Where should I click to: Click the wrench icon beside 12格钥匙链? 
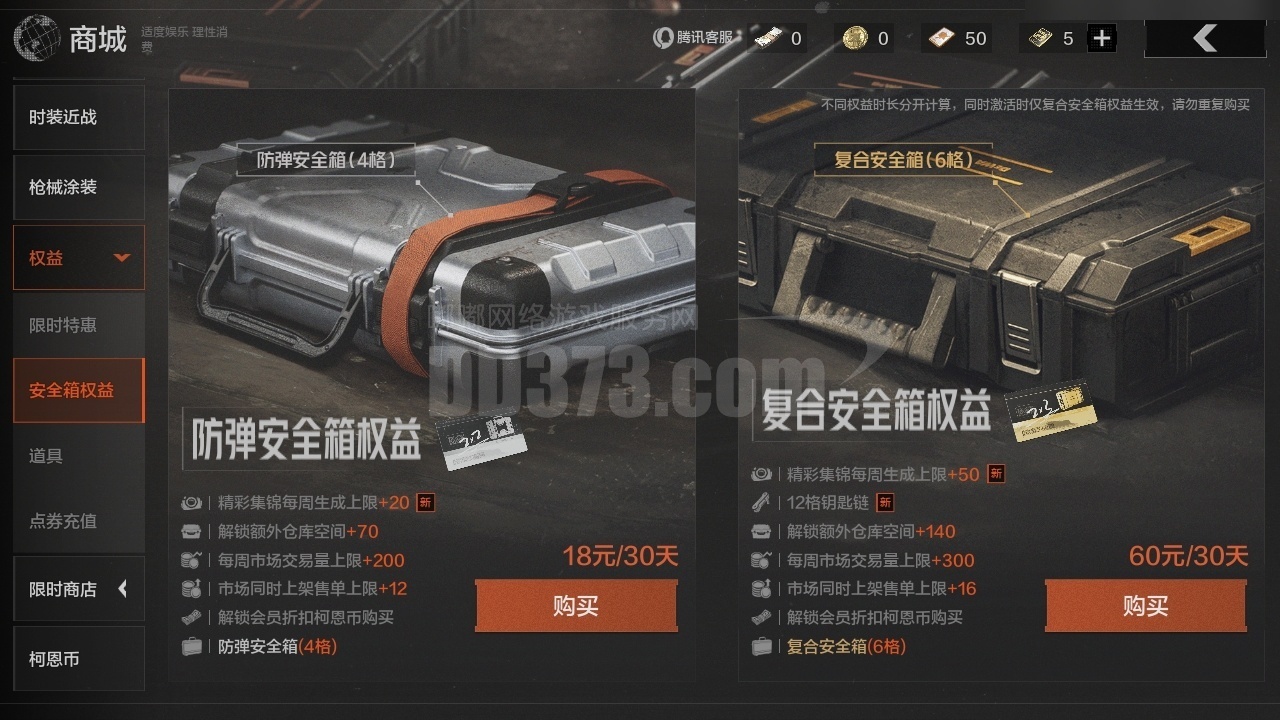(761, 503)
